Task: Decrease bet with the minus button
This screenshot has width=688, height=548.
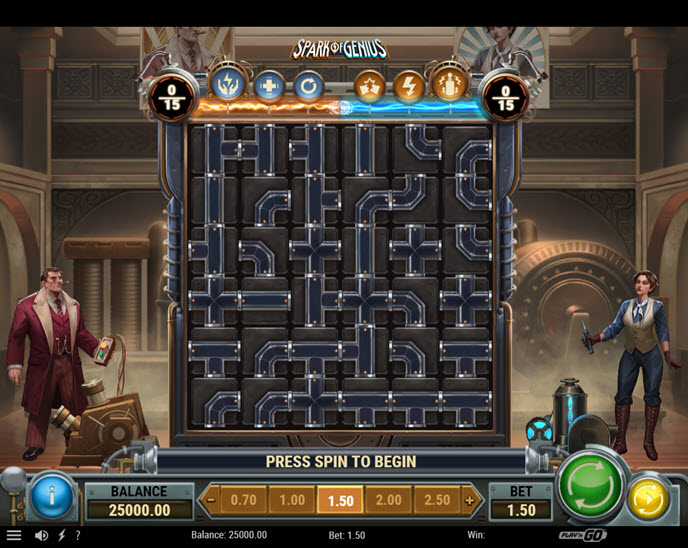Action: click(x=210, y=499)
